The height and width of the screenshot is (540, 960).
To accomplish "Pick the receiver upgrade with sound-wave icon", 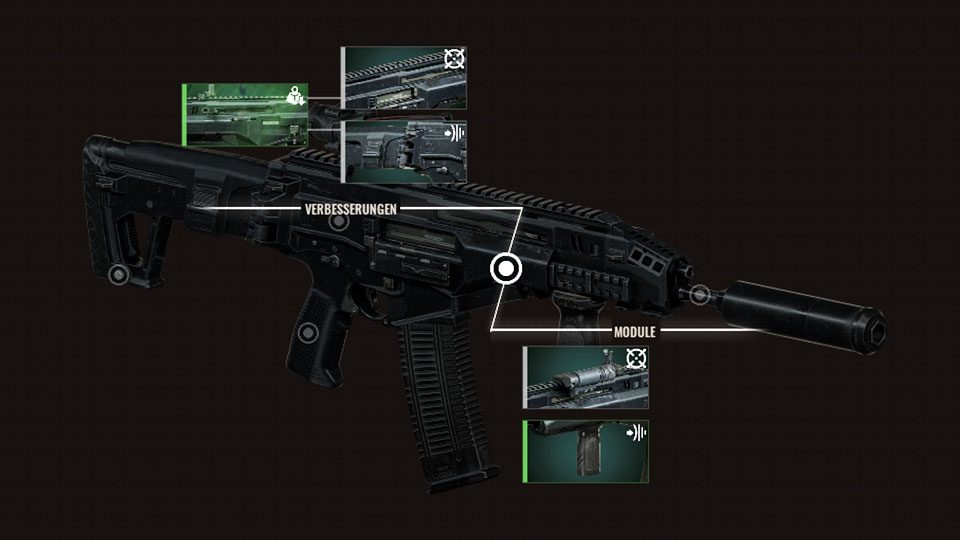I will click(x=405, y=151).
